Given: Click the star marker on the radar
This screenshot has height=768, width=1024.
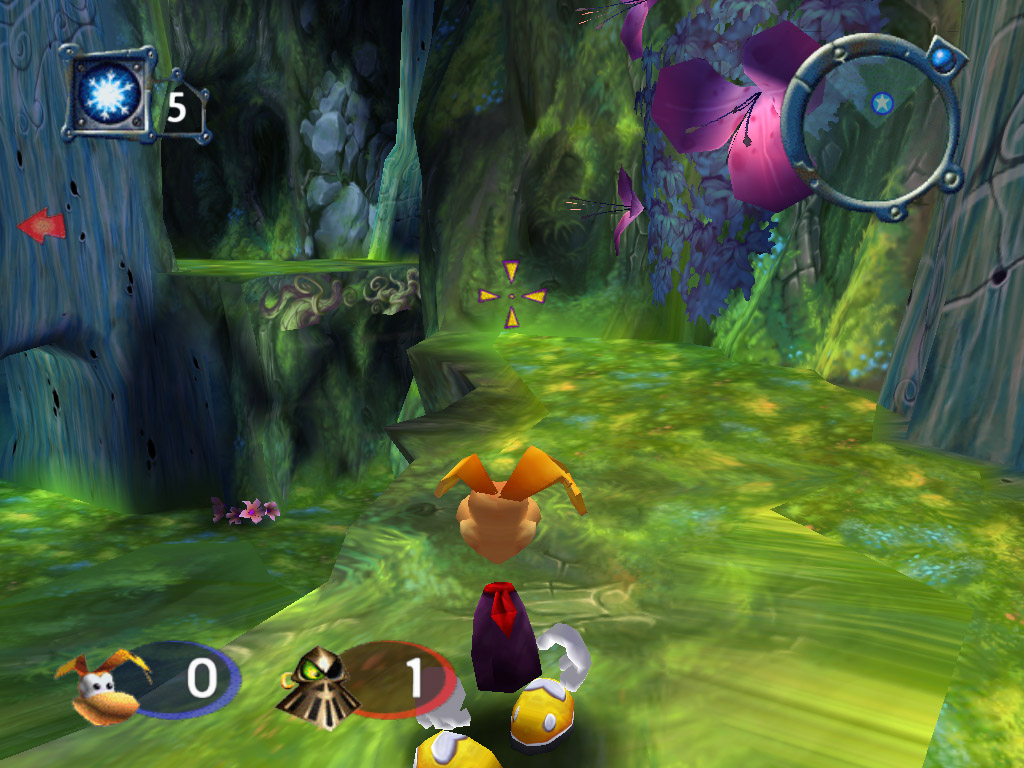Looking at the screenshot, I should point(881,102).
